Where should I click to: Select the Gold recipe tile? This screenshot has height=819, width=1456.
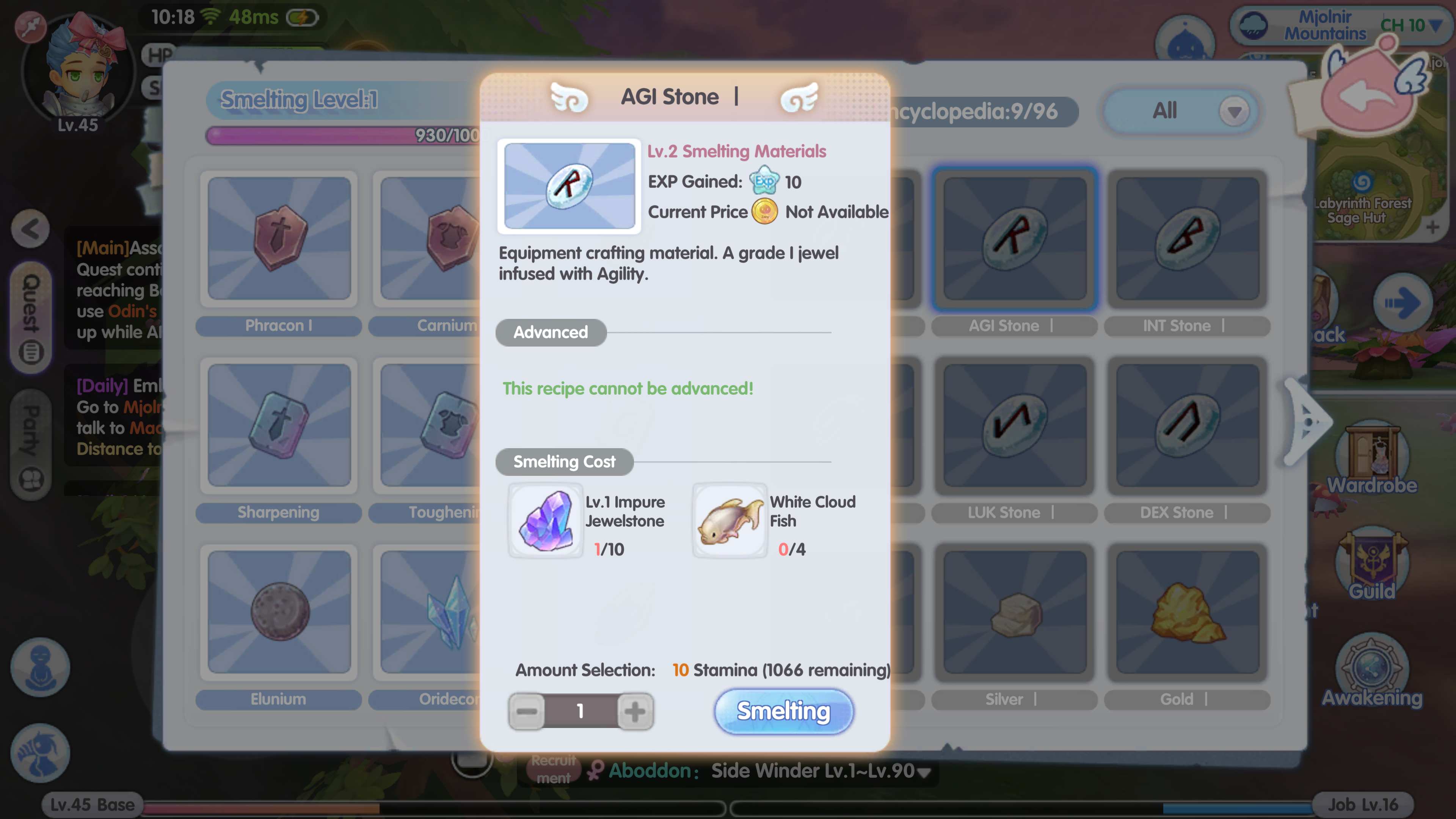[x=1187, y=612]
